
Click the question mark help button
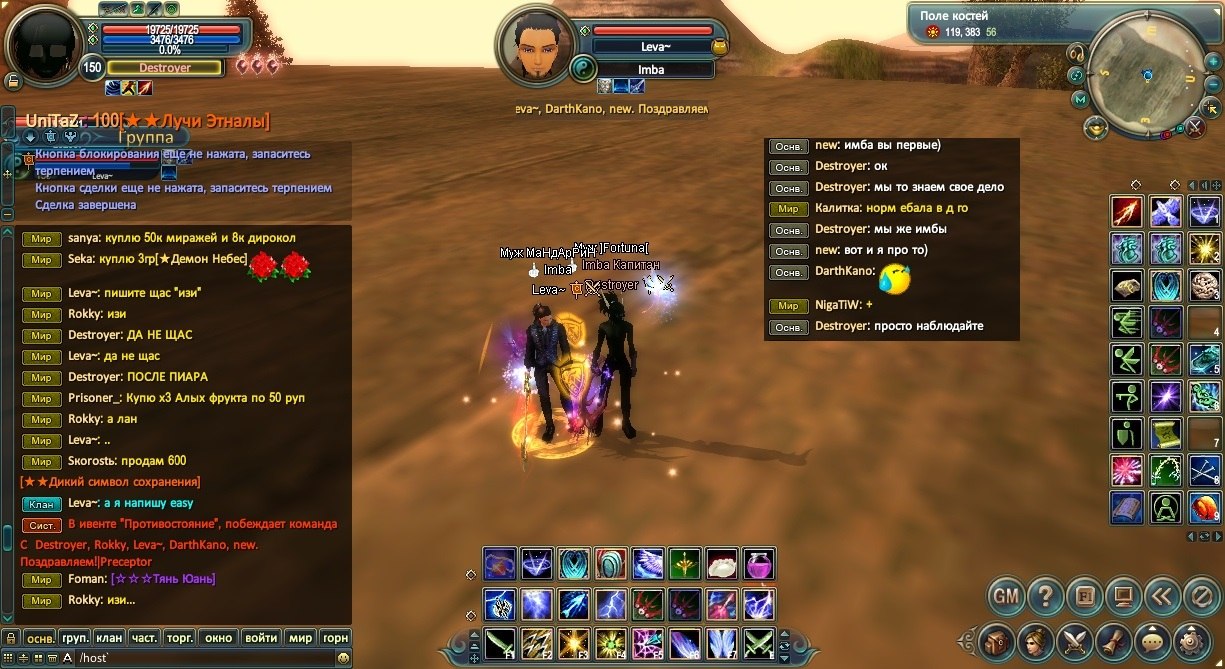[1045, 596]
